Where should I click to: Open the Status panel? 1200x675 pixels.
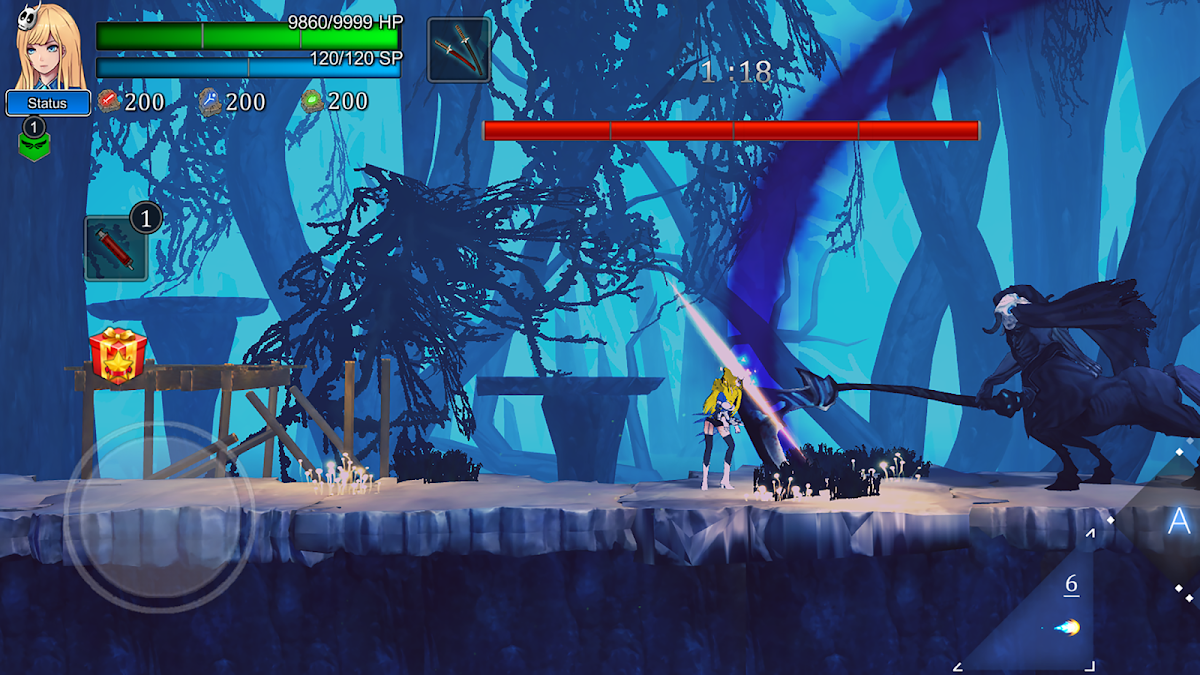(47, 103)
